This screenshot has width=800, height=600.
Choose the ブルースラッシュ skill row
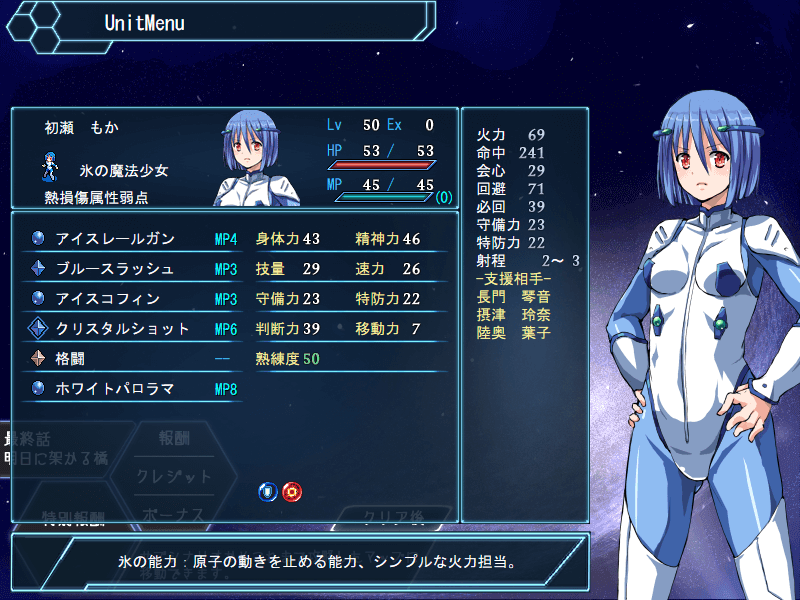pyautogui.click(x=130, y=269)
